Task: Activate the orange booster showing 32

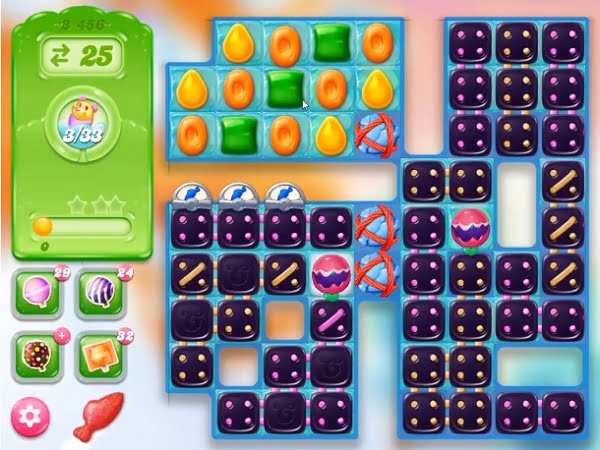Action: click(97, 356)
